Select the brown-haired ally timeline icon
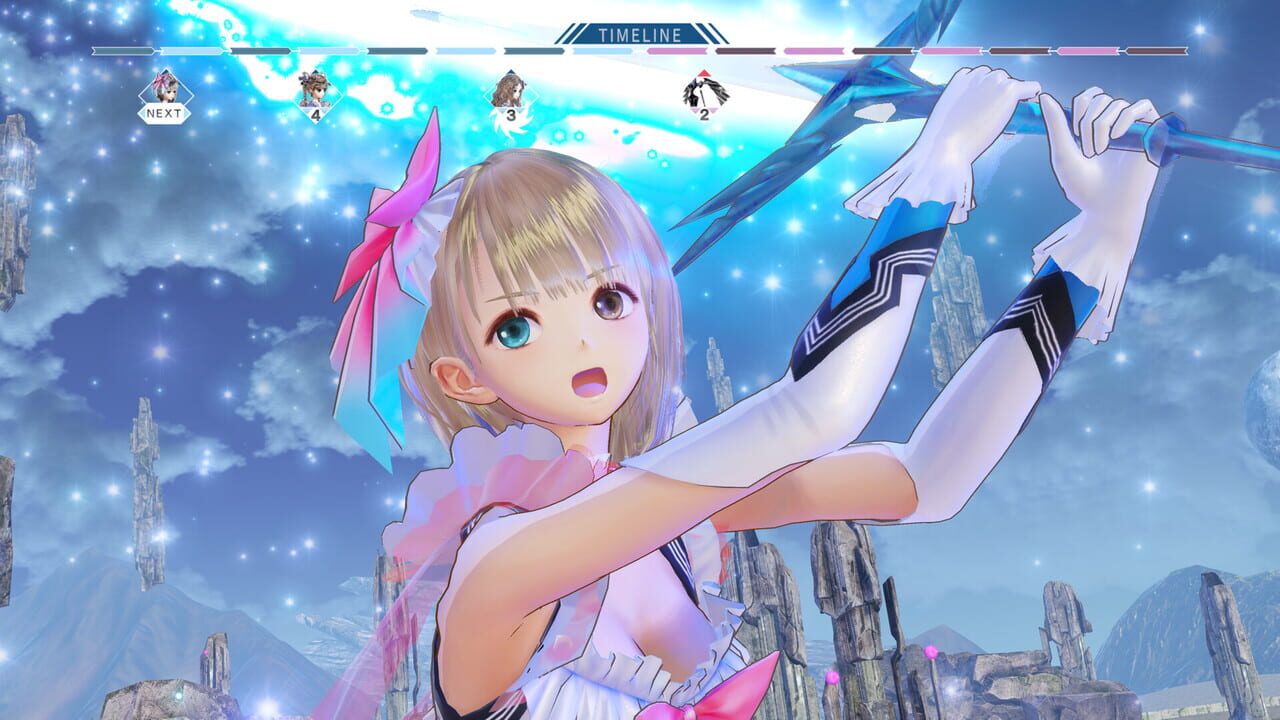This screenshot has height=720, width=1280. tap(513, 90)
